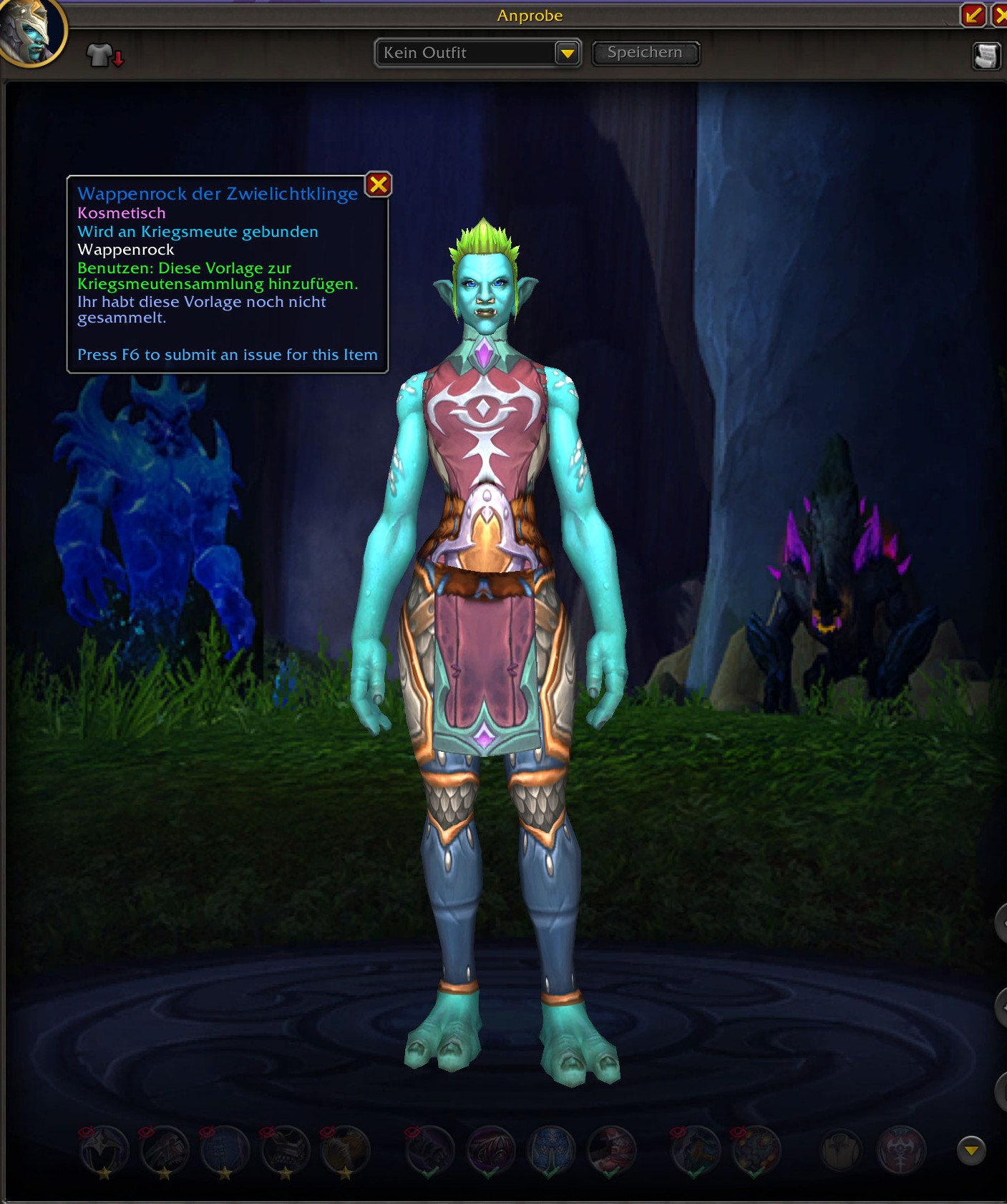Select the empty shirt slot icon
Viewport: 1007px width, 1204px height.
pyautogui.click(x=841, y=1150)
